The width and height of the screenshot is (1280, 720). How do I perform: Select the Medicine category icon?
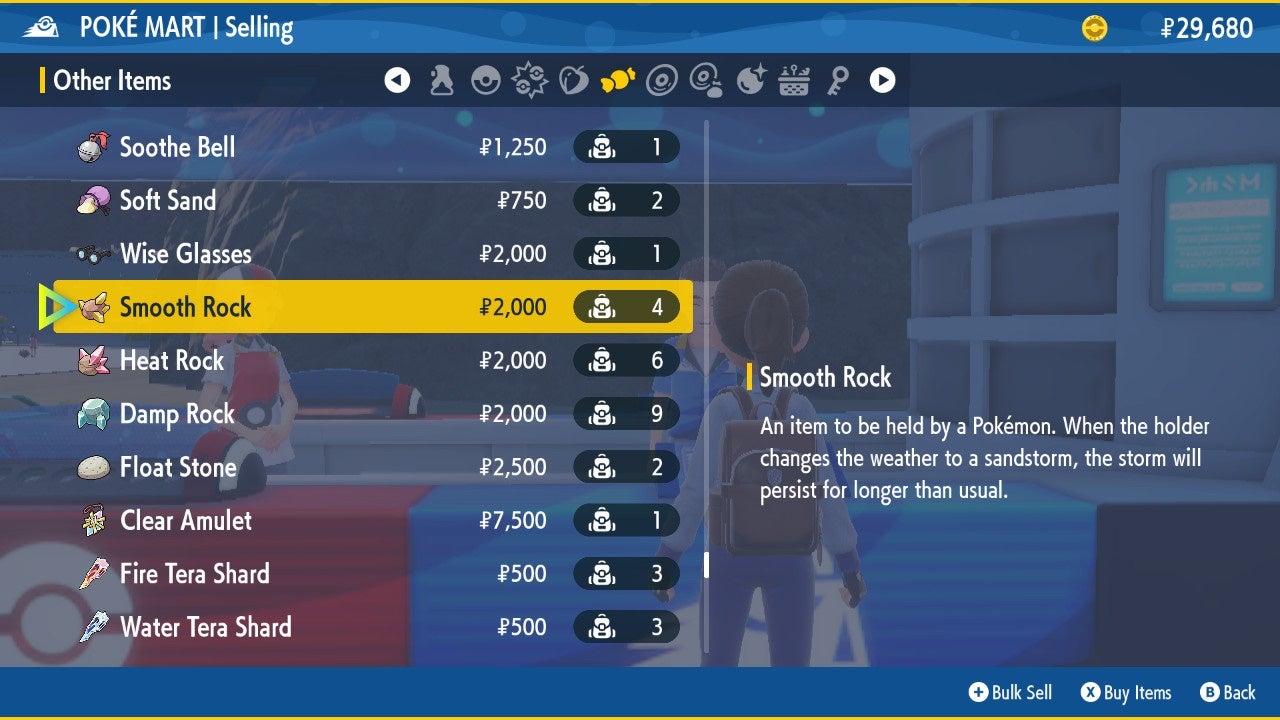(x=440, y=80)
